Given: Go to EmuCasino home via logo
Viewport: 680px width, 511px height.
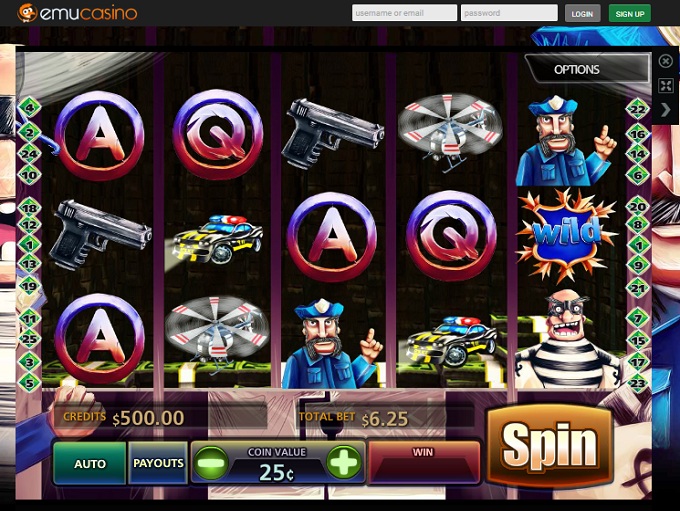Looking at the screenshot, I should (77, 13).
